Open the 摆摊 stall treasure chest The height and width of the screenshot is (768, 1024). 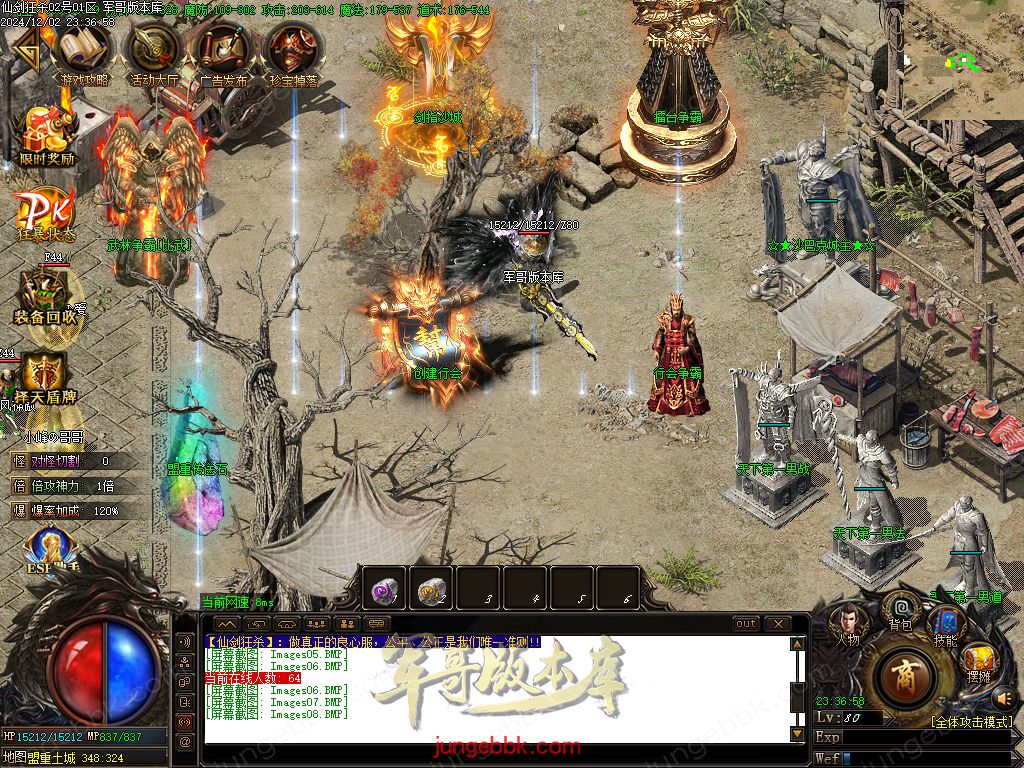pyautogui.click(x=979, y=660)
